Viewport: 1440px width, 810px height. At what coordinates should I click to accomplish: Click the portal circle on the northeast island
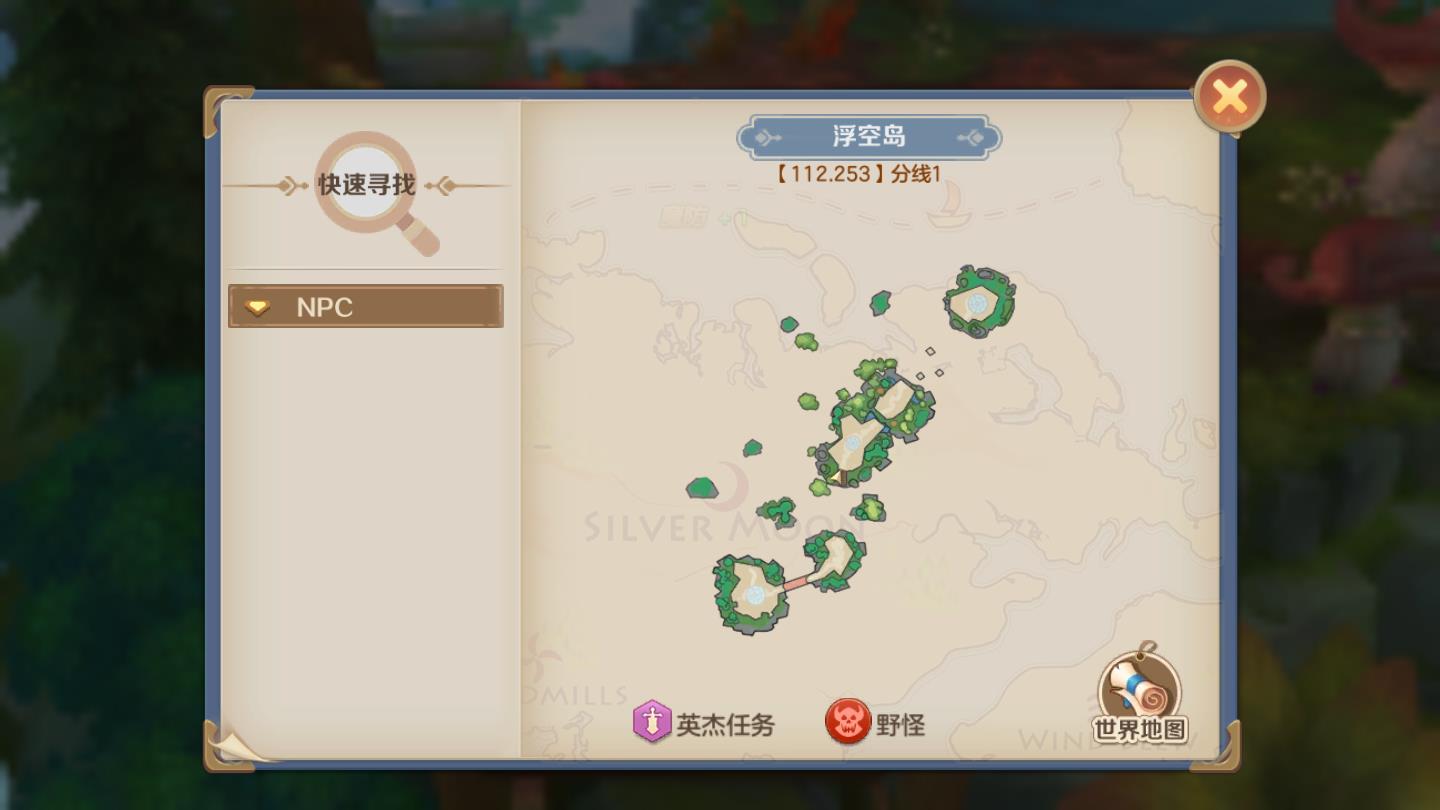(x=978, y=301)
